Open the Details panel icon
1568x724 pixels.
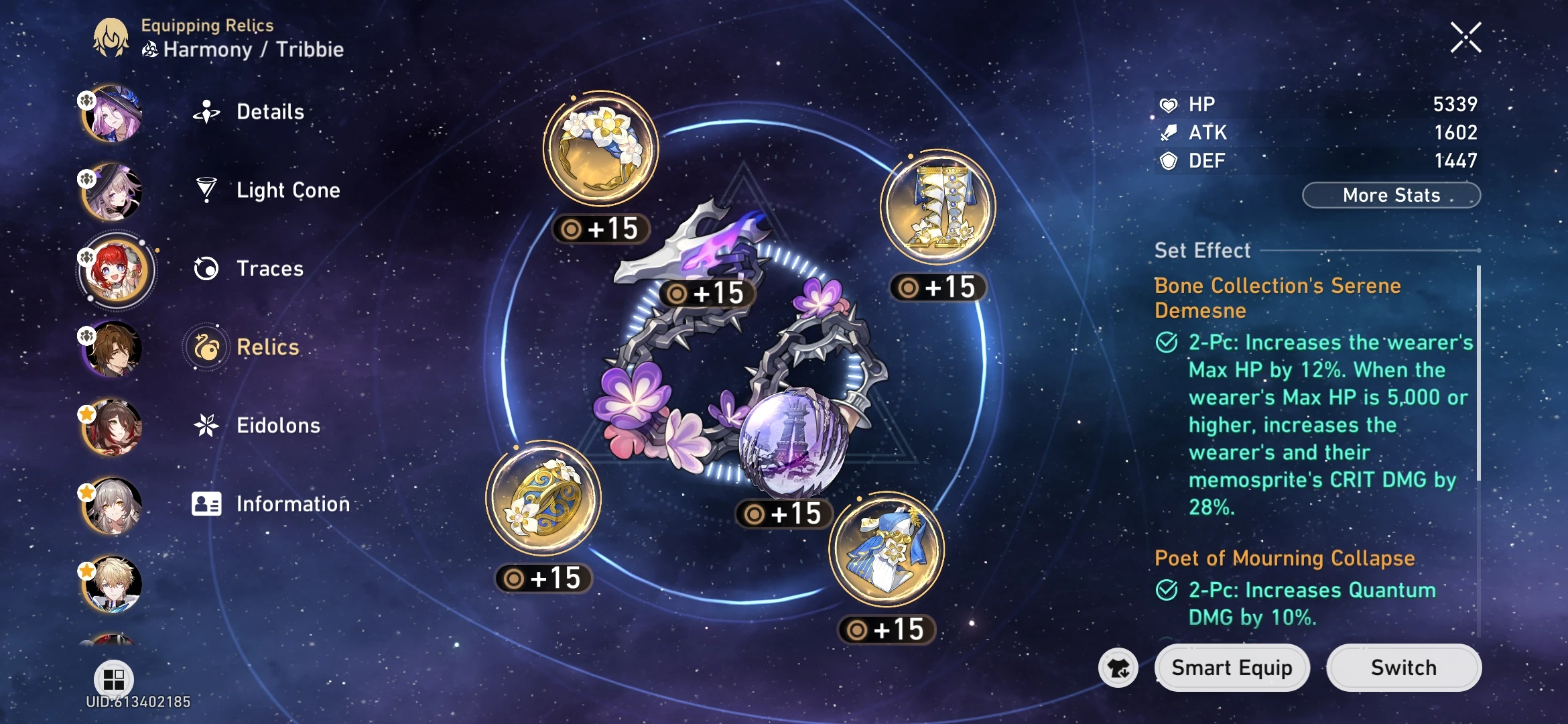(x=208, y=112)
